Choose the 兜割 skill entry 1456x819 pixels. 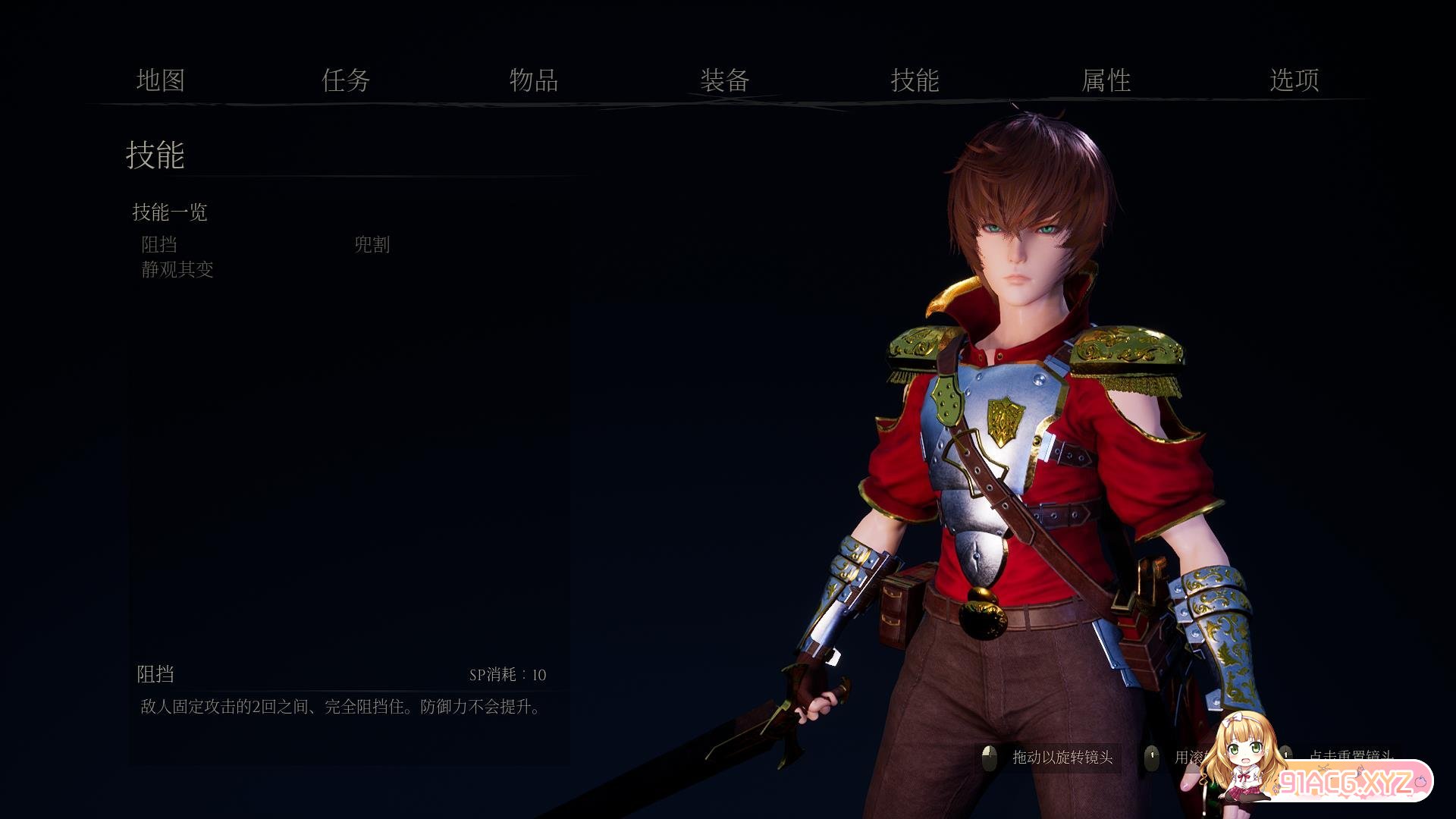(x=372, y=244)
